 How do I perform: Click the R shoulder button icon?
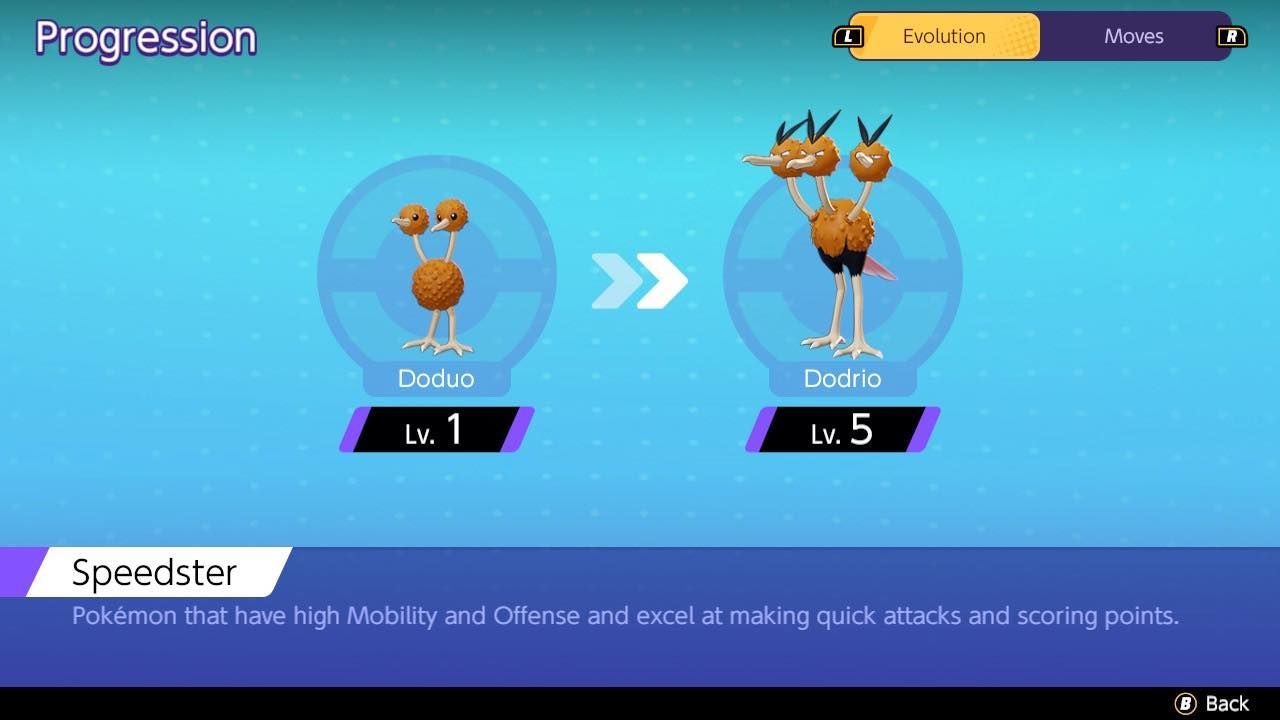[1232, 36]
